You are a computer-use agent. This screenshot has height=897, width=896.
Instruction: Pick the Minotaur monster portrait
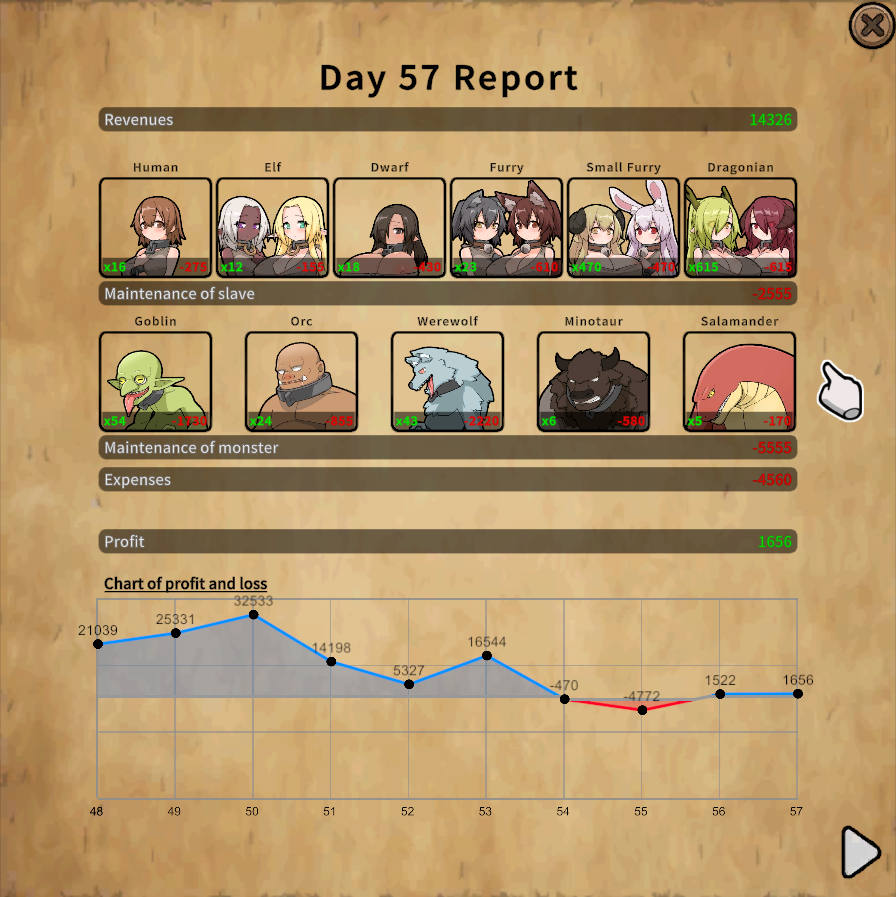(x=593, y=381)
